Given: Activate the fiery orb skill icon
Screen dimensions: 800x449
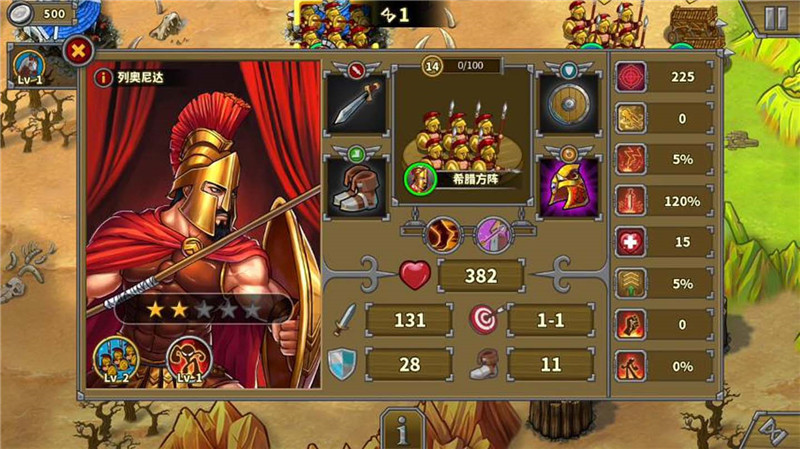Looking at the screenshot, I should click(x=441, y=236).
